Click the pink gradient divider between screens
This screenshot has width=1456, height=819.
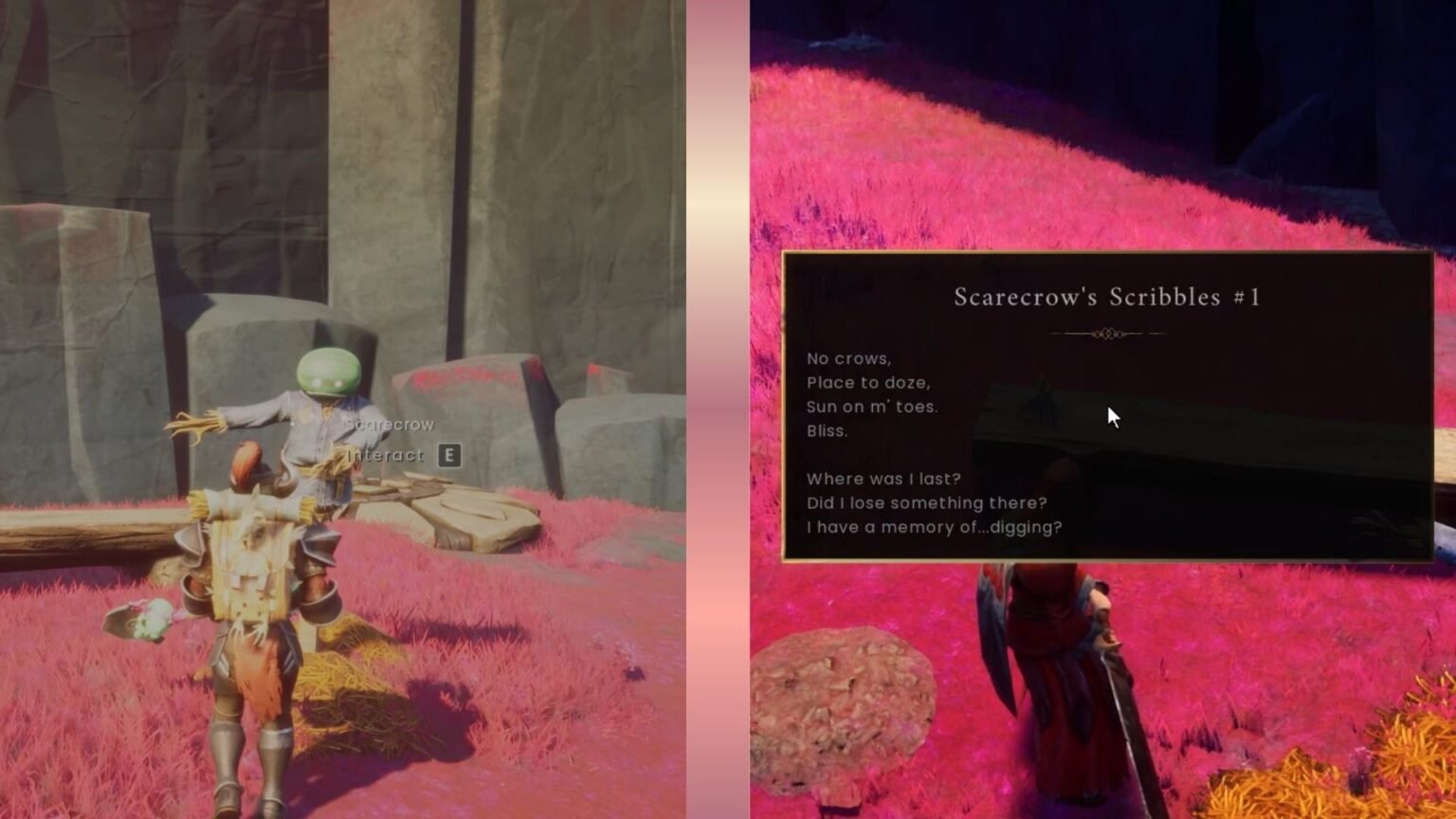click(716, 409)
